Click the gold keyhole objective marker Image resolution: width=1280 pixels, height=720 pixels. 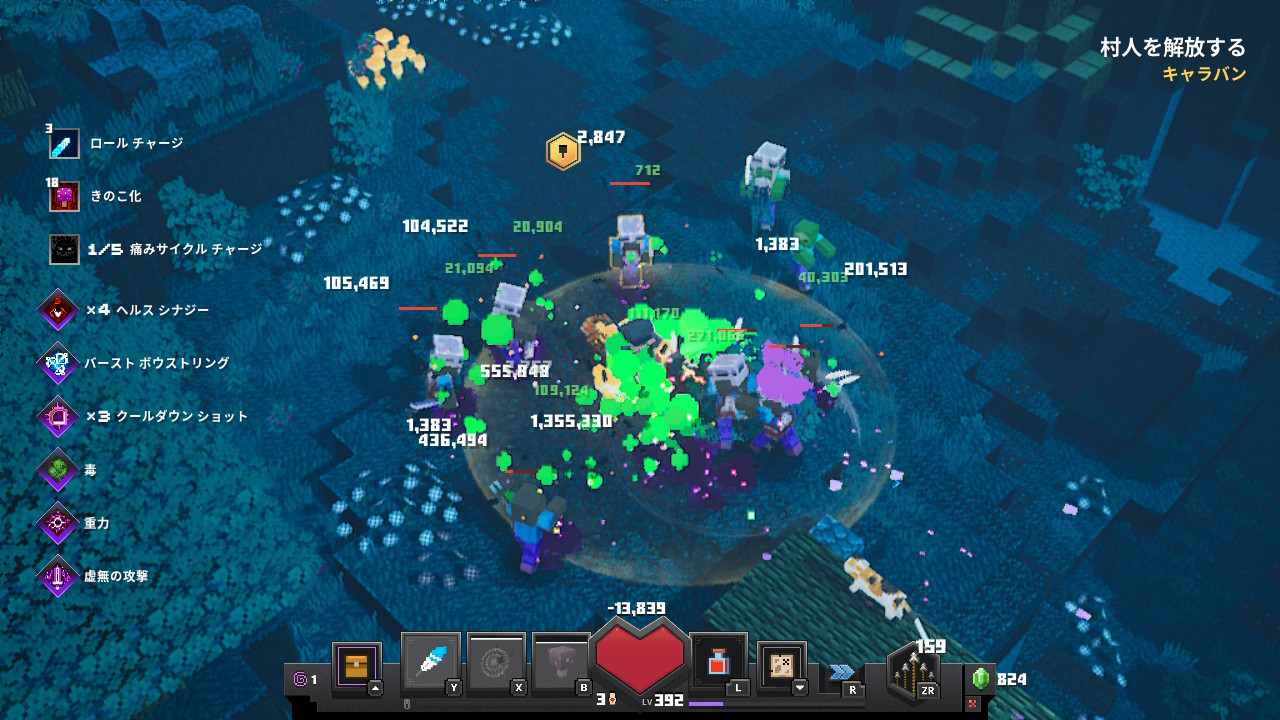pyautogui.click(x=563, y=152)
